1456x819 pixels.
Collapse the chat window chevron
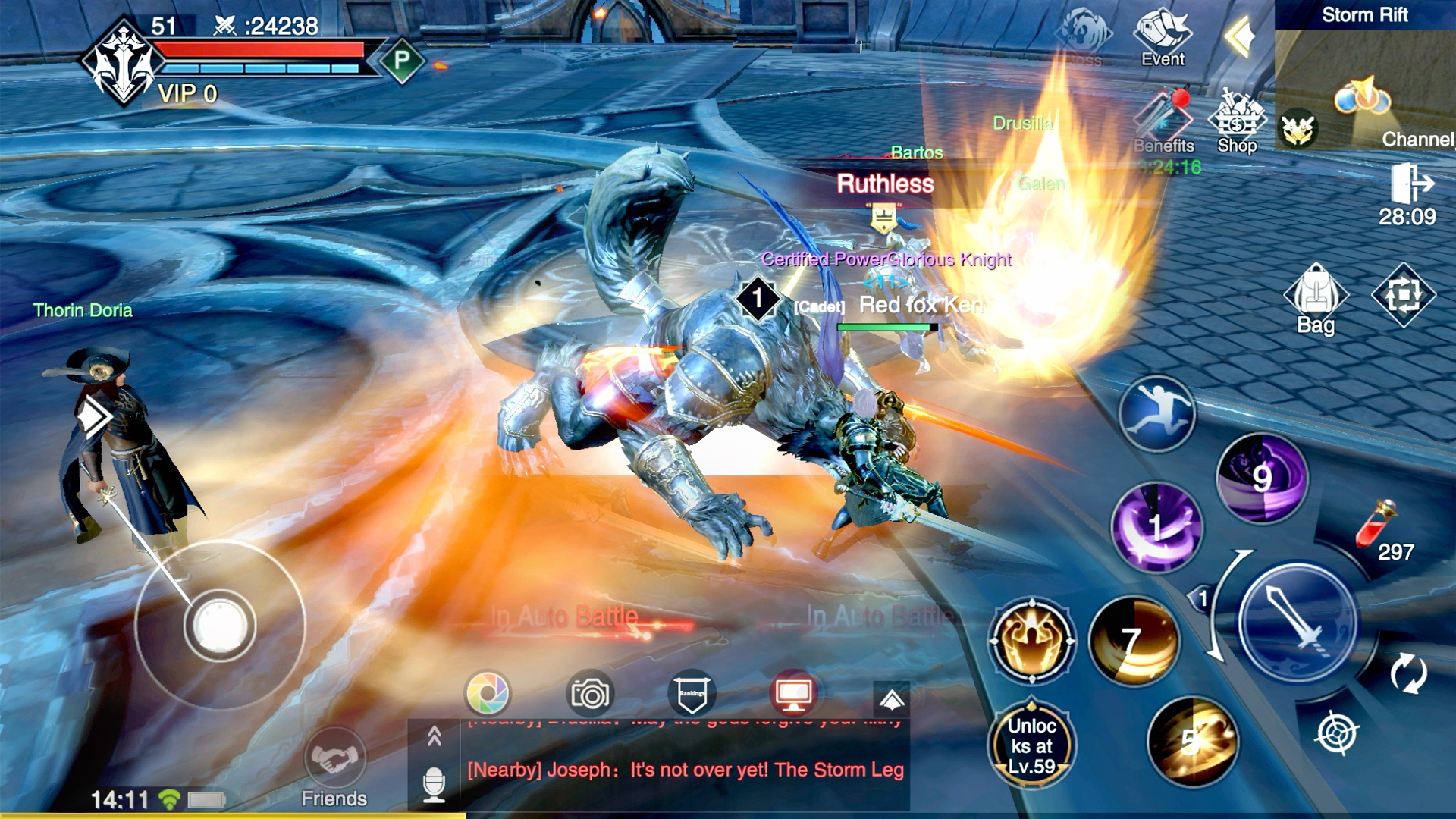pyautogui.click(x=435, y=734)
